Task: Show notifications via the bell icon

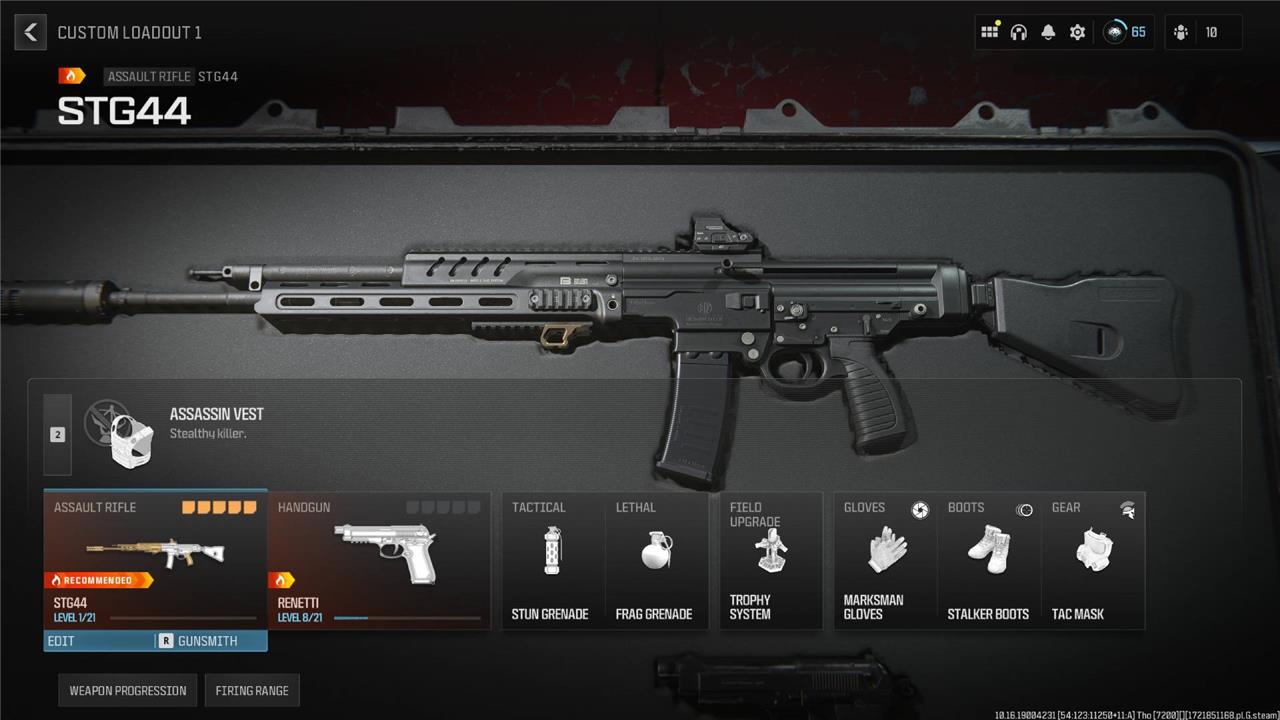Action: tap(1048, 32)
